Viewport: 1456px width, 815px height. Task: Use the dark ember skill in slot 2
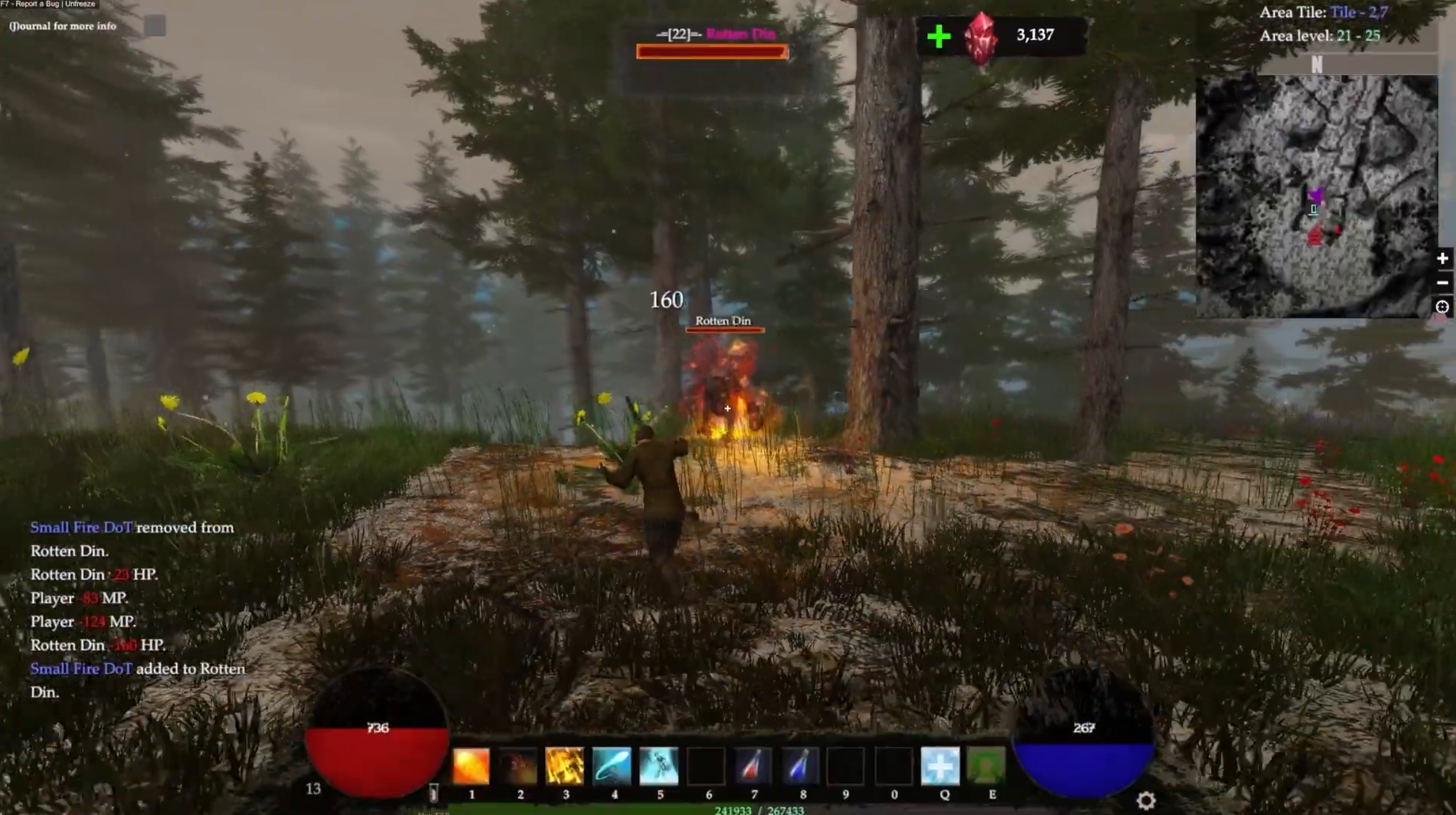point(519,766)
